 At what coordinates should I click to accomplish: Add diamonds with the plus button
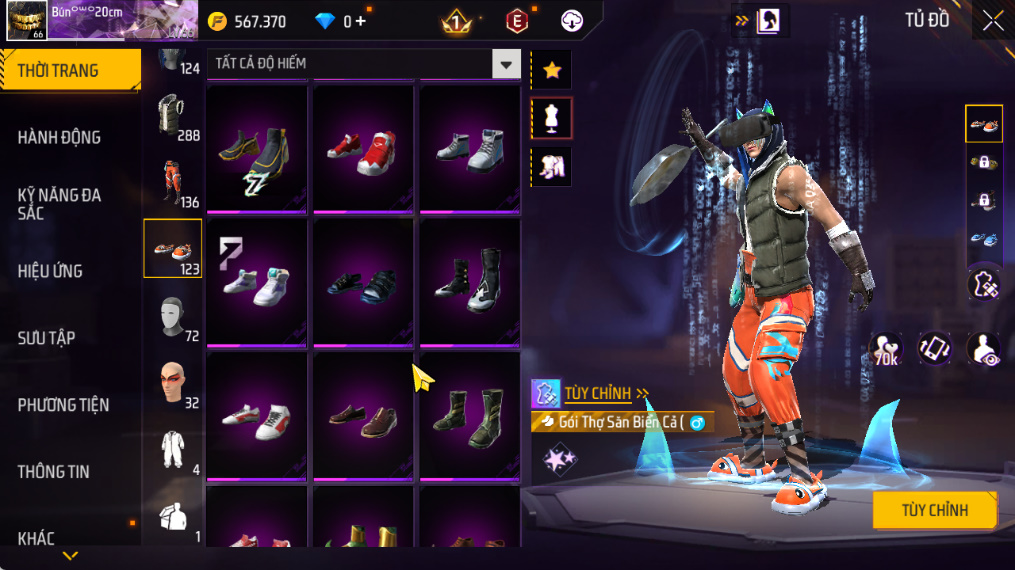360,21
